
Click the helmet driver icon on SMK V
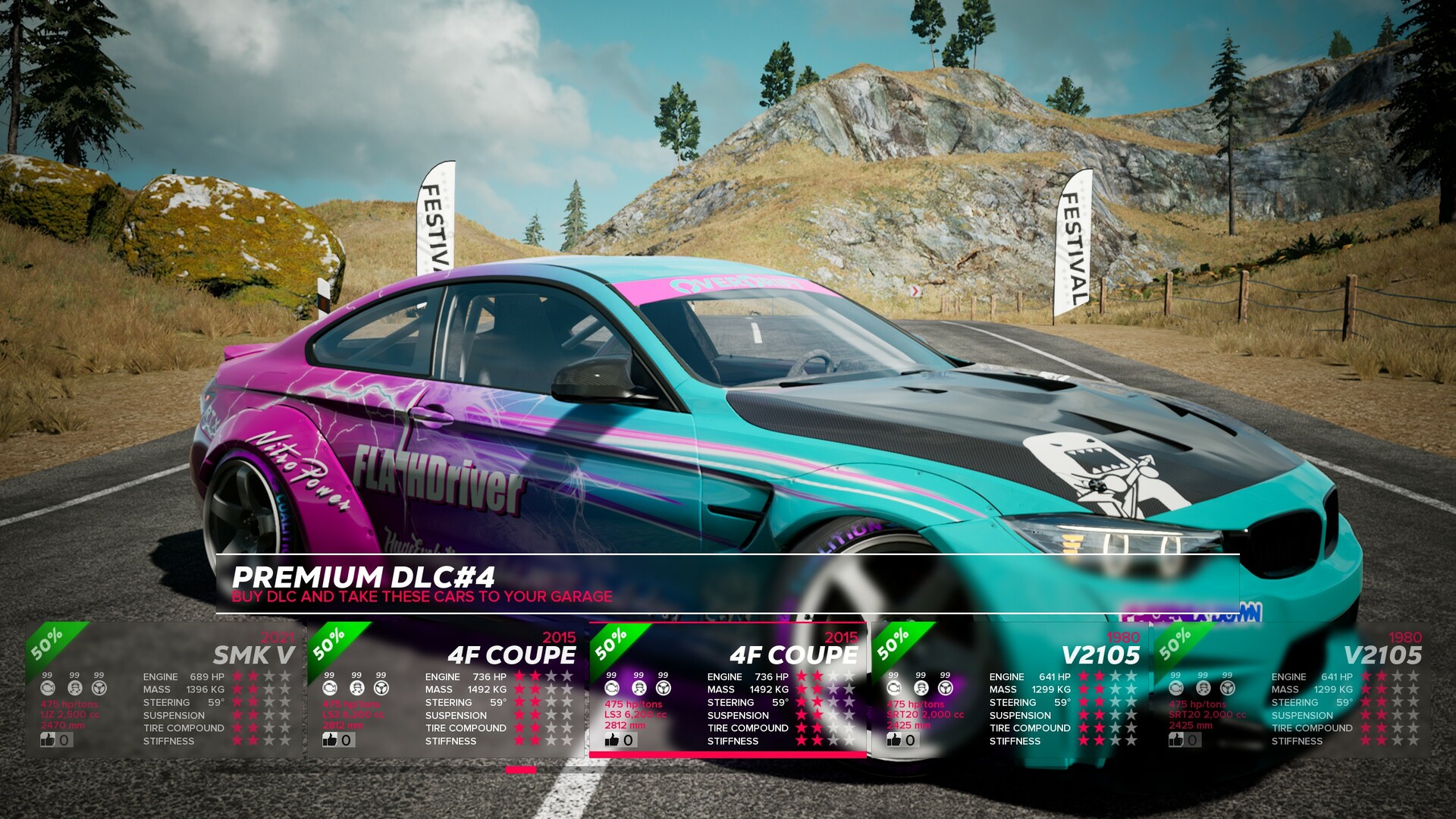pos(74,688)
